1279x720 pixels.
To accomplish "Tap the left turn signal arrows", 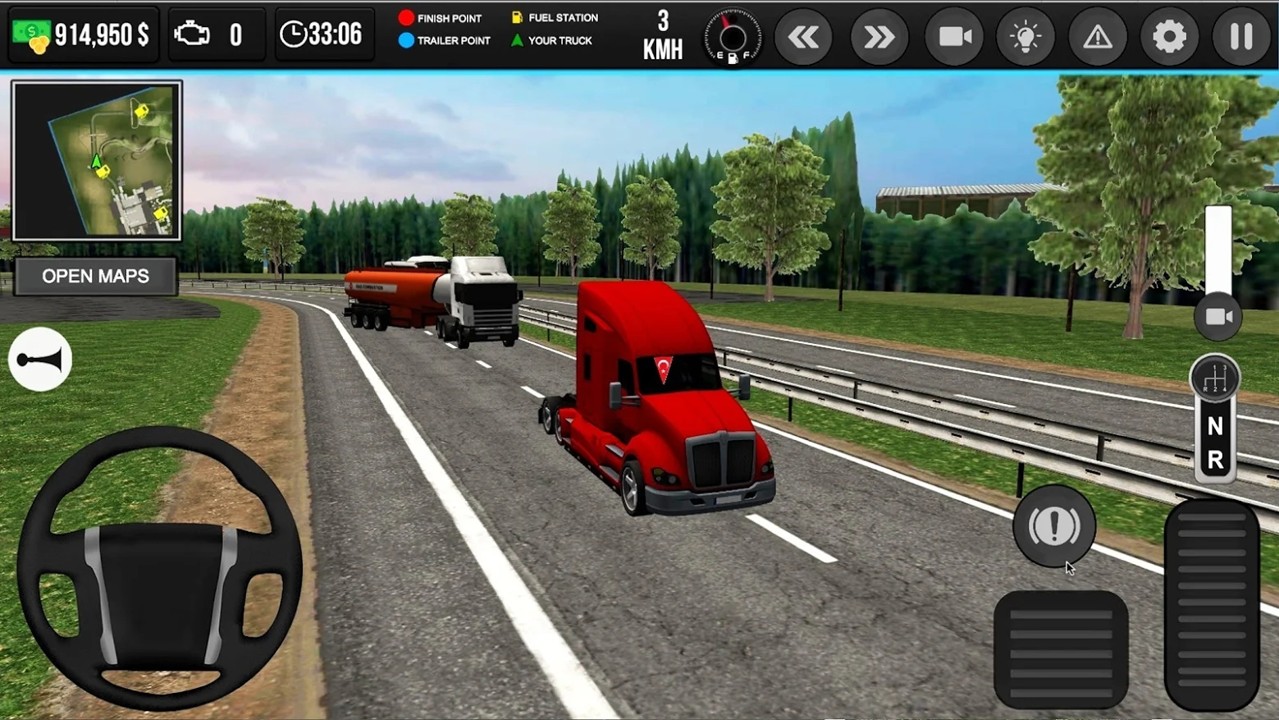I will 804,37.
